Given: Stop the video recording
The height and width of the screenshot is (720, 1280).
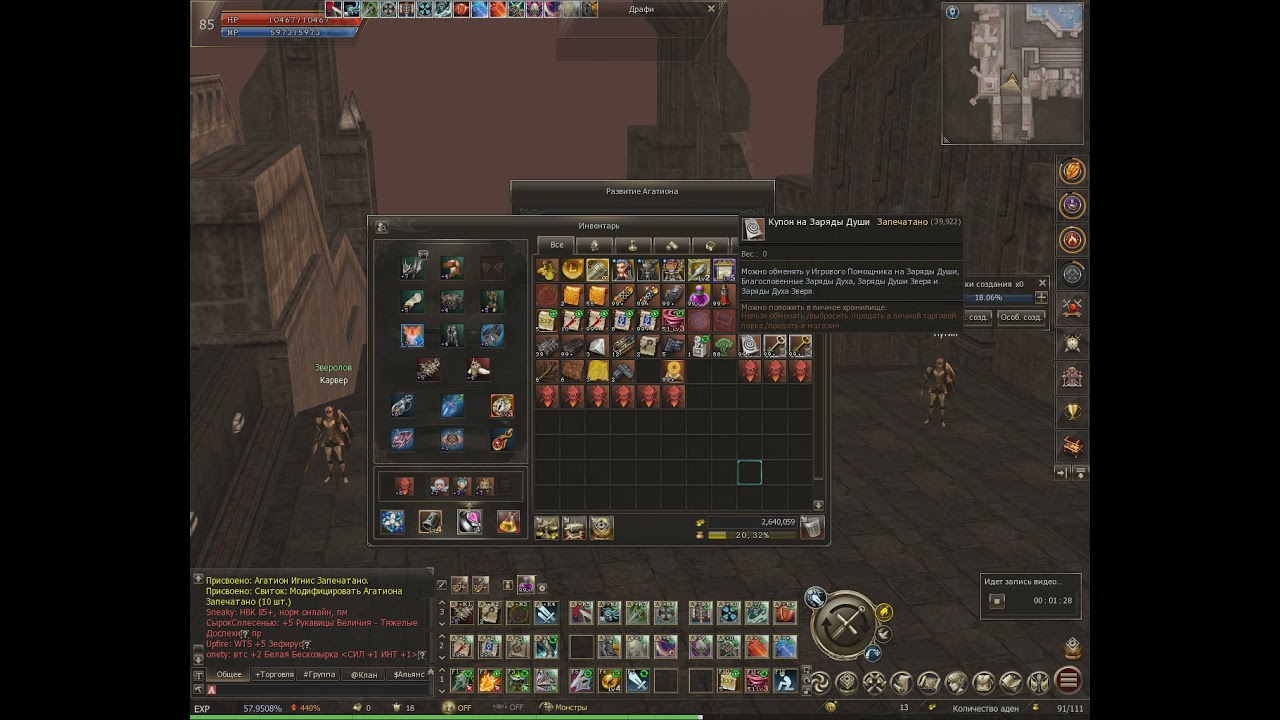Looking at the screenshot, I should point(997,601).
